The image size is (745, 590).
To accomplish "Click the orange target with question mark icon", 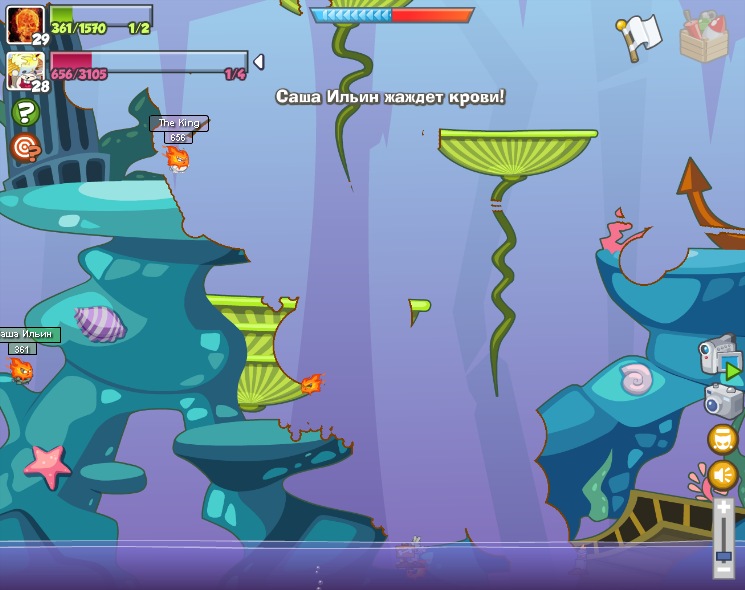I will 25,148.
